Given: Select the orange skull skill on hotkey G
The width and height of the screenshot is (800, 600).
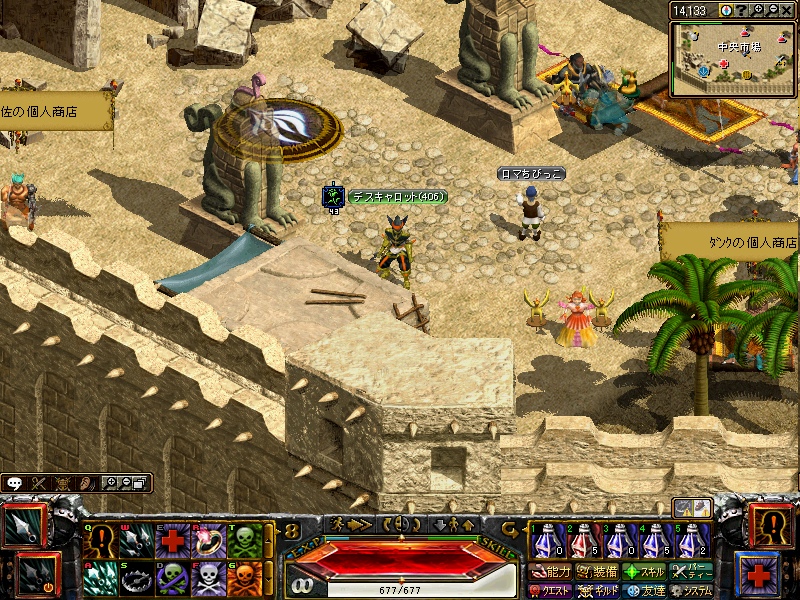Looking at the screenshot, I should point(244,578).
